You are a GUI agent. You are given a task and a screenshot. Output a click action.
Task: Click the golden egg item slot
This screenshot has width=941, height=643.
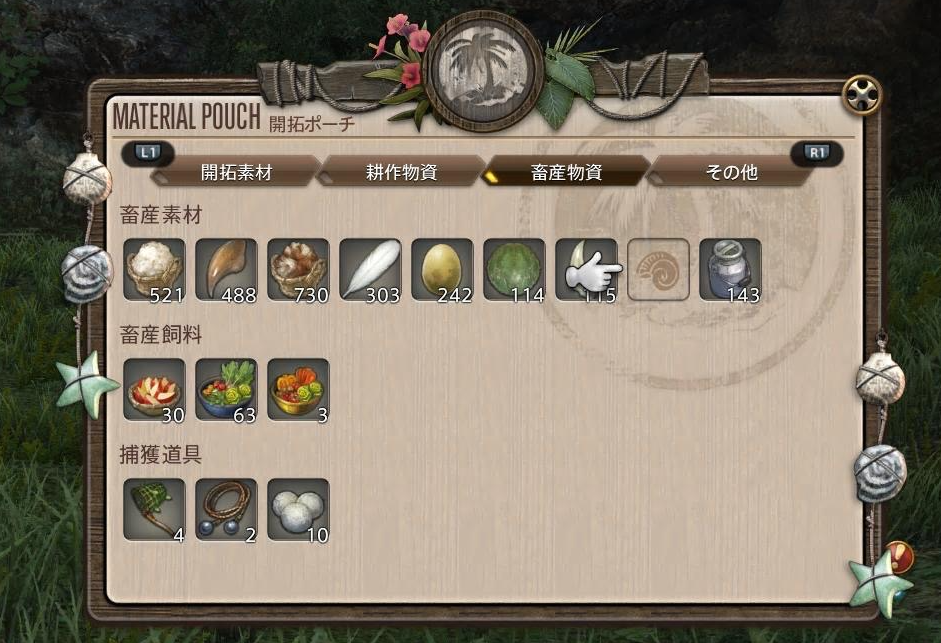pos(442,269)
